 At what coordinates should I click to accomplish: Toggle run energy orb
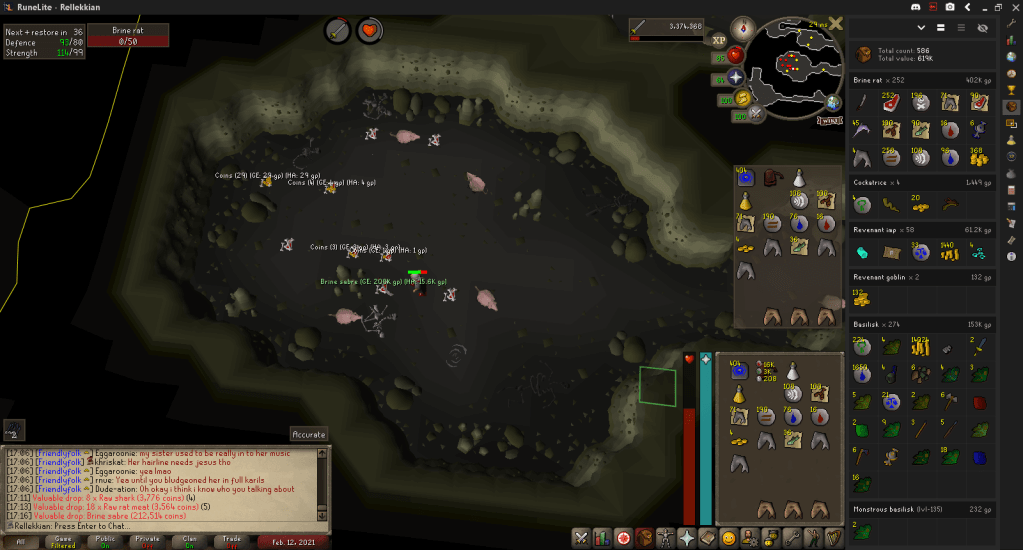pyautogui.click(x=740, y=98)
